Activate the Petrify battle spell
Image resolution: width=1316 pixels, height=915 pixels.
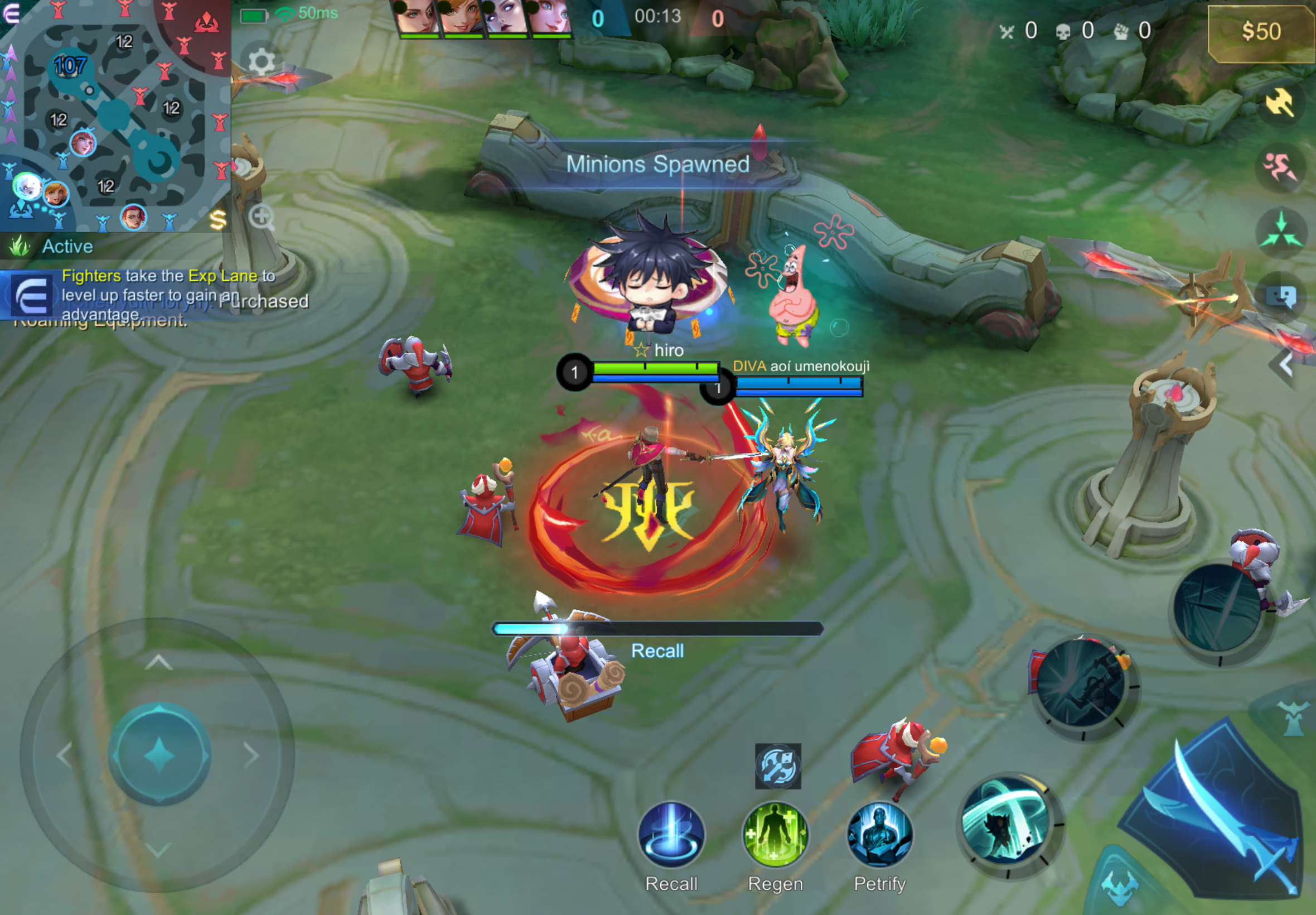coord(879,835)
